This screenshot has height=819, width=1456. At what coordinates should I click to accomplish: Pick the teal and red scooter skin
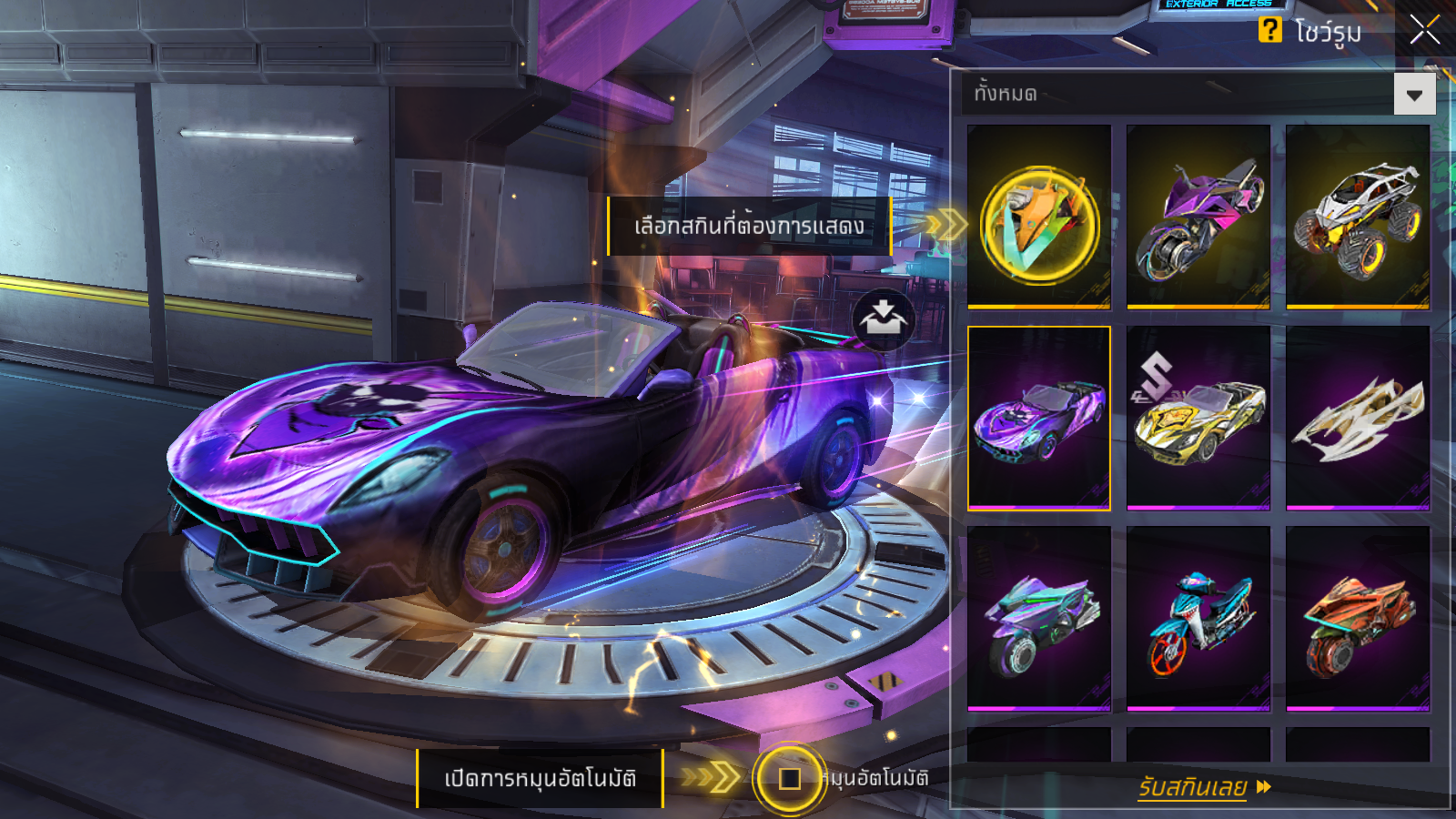tap(1198, 619)
